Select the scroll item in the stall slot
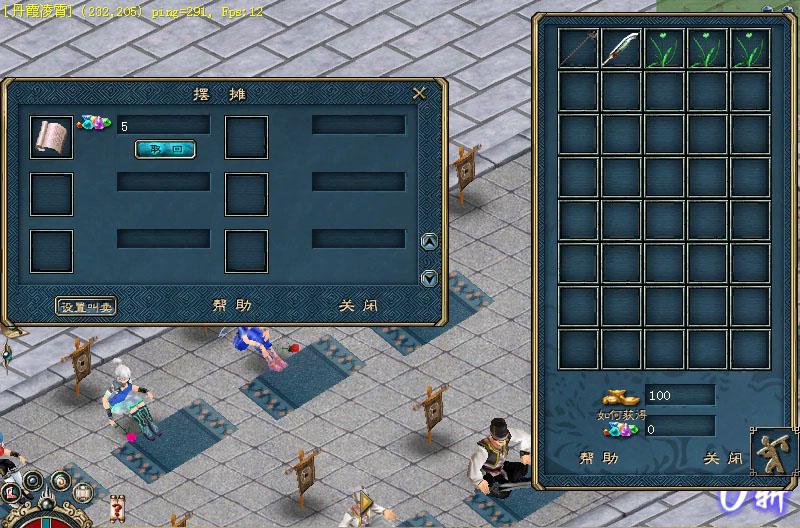 coord(51,137)
